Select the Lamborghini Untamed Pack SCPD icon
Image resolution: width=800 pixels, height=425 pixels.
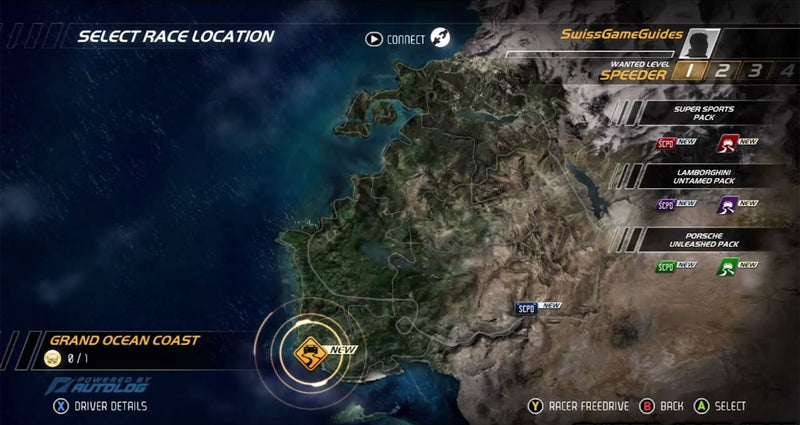click(x=666, y=204)
